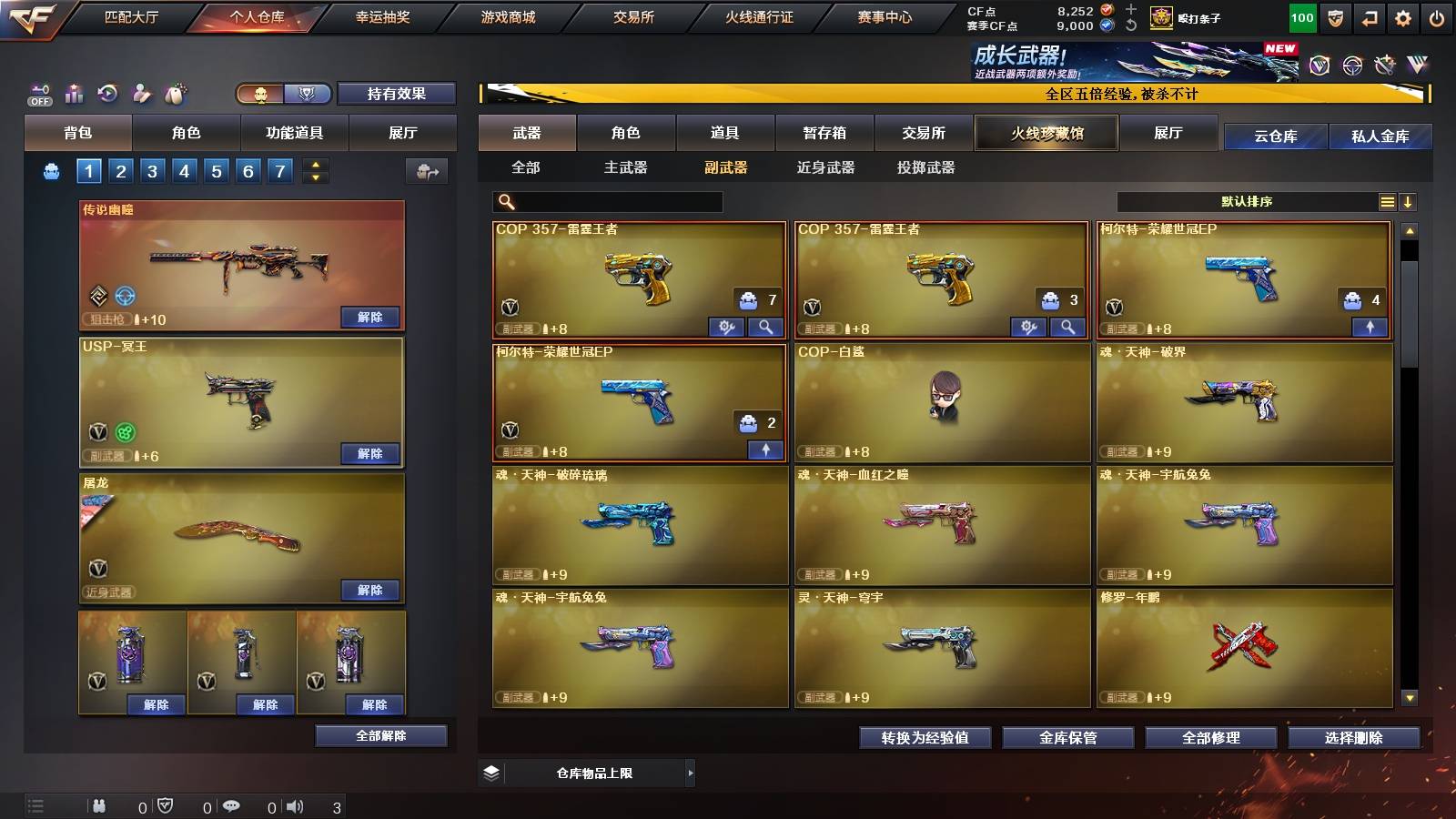Expand the 仓库物品上限 section arrow
The width and height of the screenshot is (1456, 819).
pos(689,772)
